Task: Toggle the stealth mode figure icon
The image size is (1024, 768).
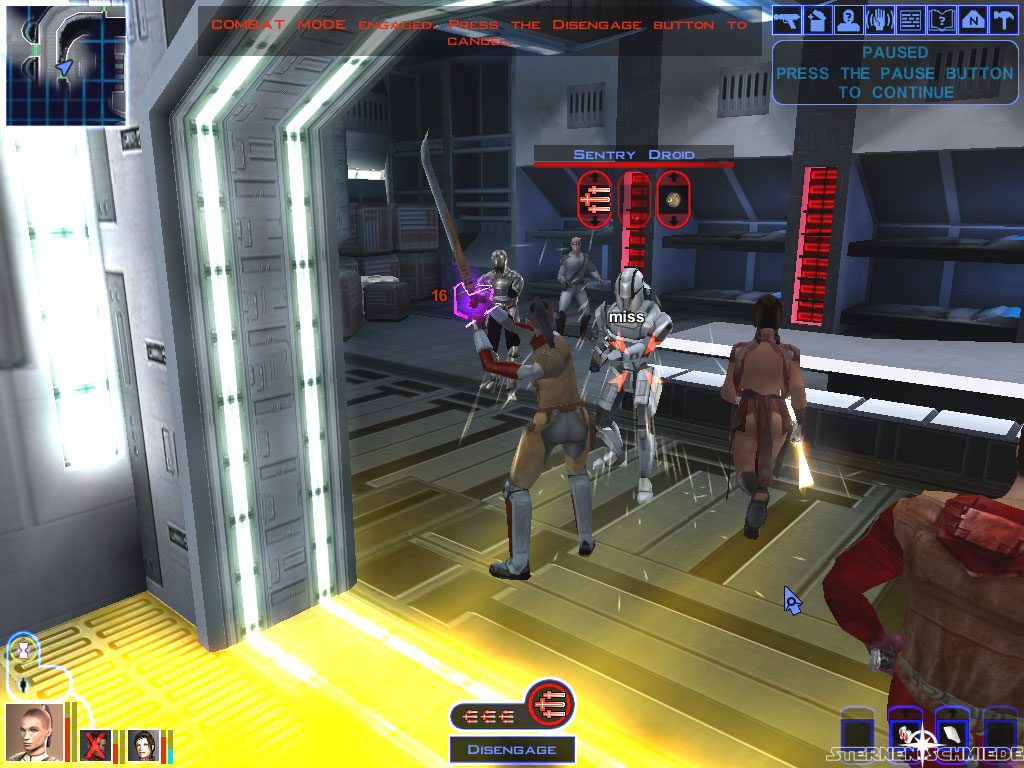Action: coord(22,685)
